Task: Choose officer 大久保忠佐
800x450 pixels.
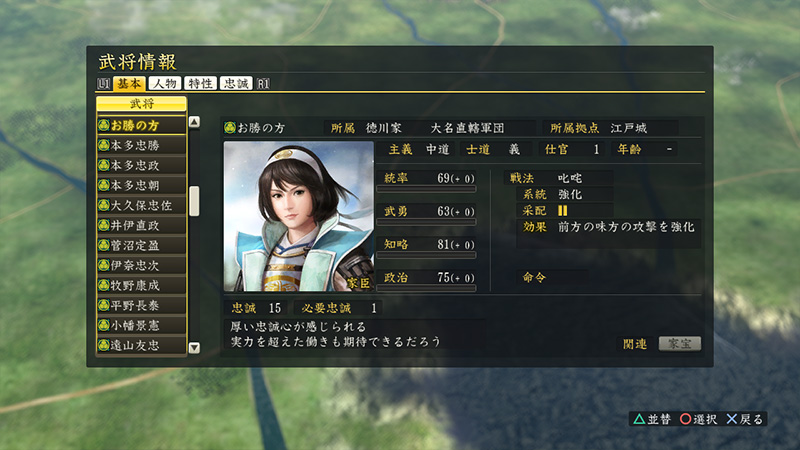Action: (141, 205)
